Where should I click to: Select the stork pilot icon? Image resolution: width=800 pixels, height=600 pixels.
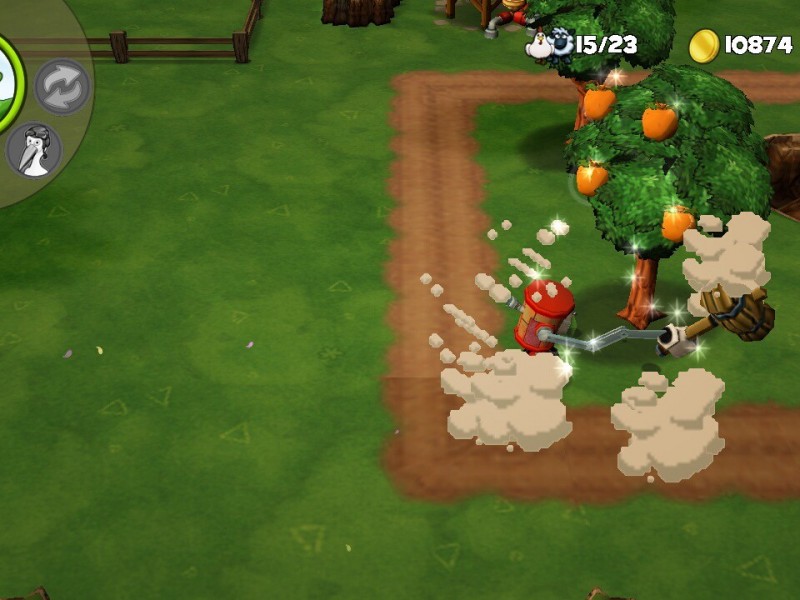coord(34,150)
